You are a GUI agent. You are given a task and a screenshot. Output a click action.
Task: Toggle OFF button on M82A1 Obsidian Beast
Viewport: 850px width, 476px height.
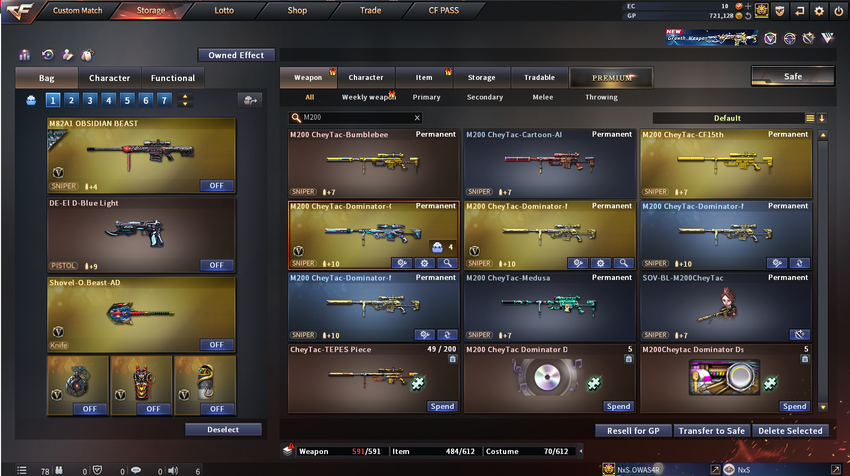(217, 185)
